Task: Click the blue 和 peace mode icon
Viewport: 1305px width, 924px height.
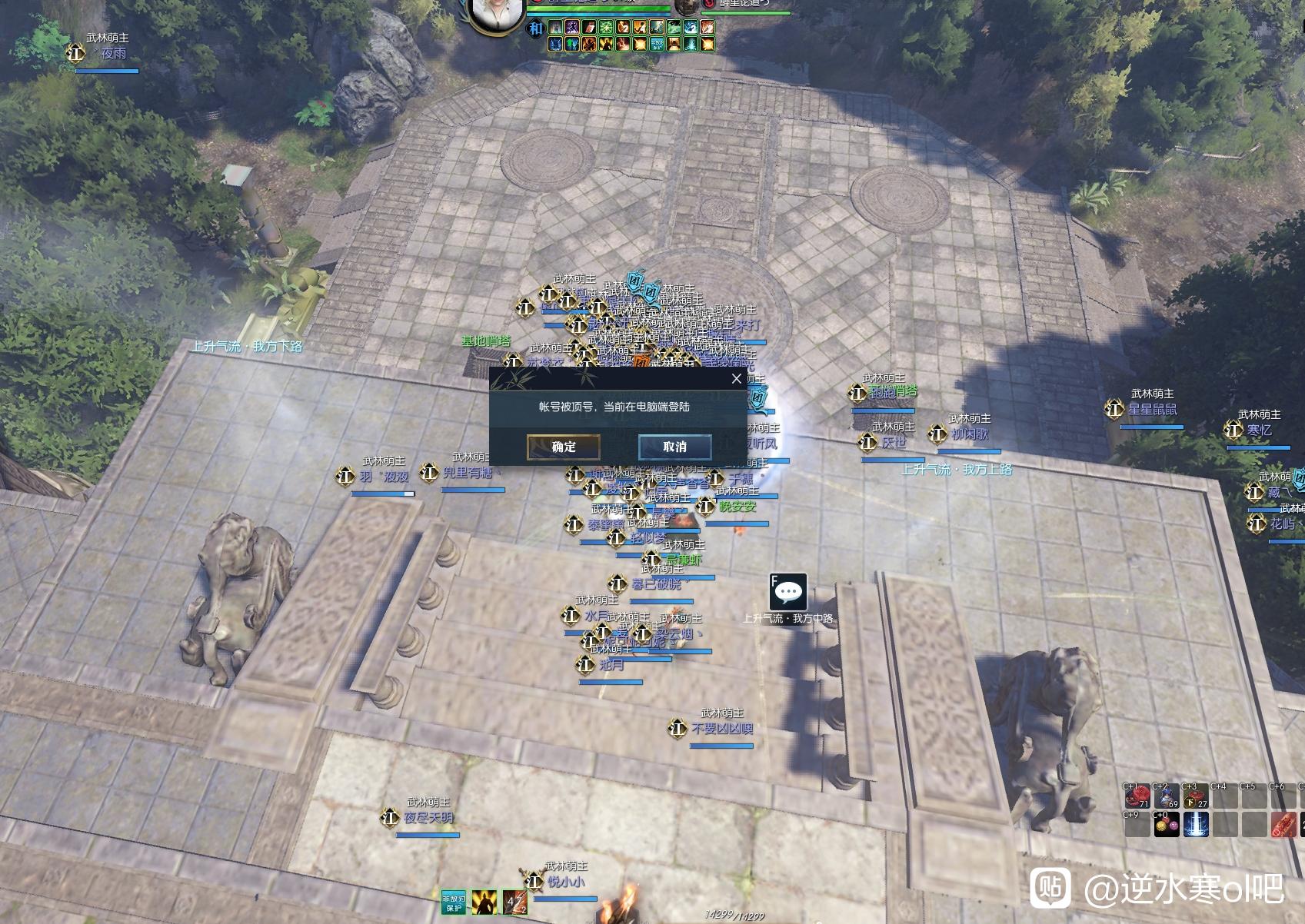Action: 535,28
